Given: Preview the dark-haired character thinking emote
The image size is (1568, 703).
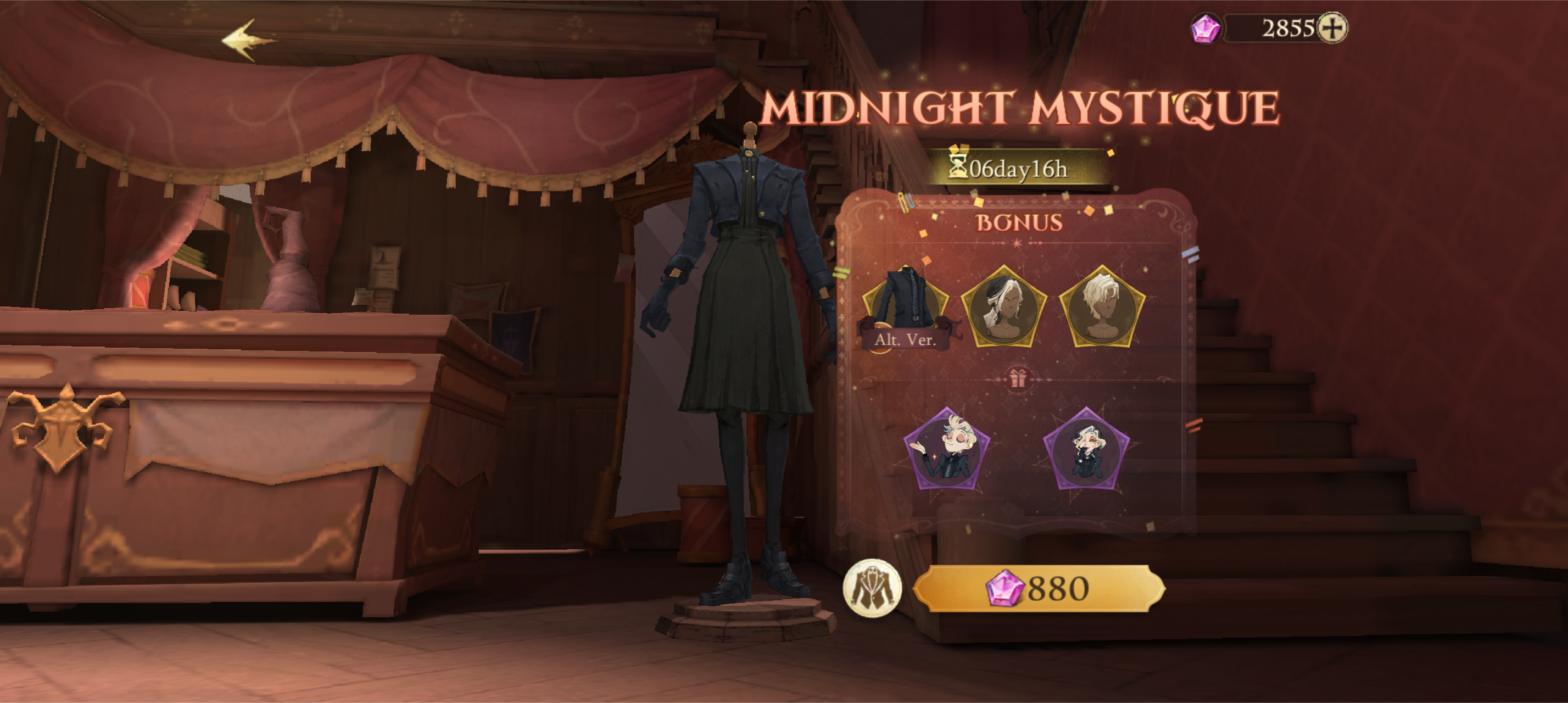Looking at the screenshot, I should point(1086,449).
